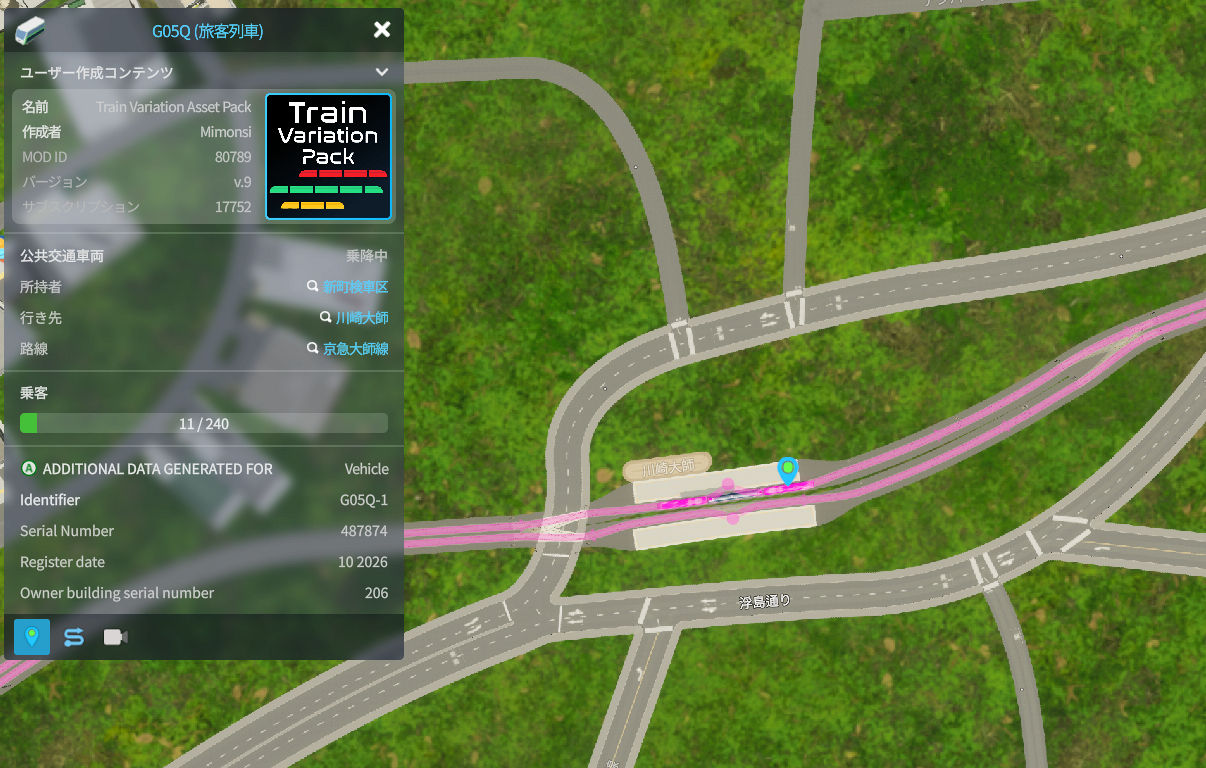Image resolution: width=1206 pixels, height=768 pixels.
Task: Close the G05Q train info panel
Action: tap(381, 30)
